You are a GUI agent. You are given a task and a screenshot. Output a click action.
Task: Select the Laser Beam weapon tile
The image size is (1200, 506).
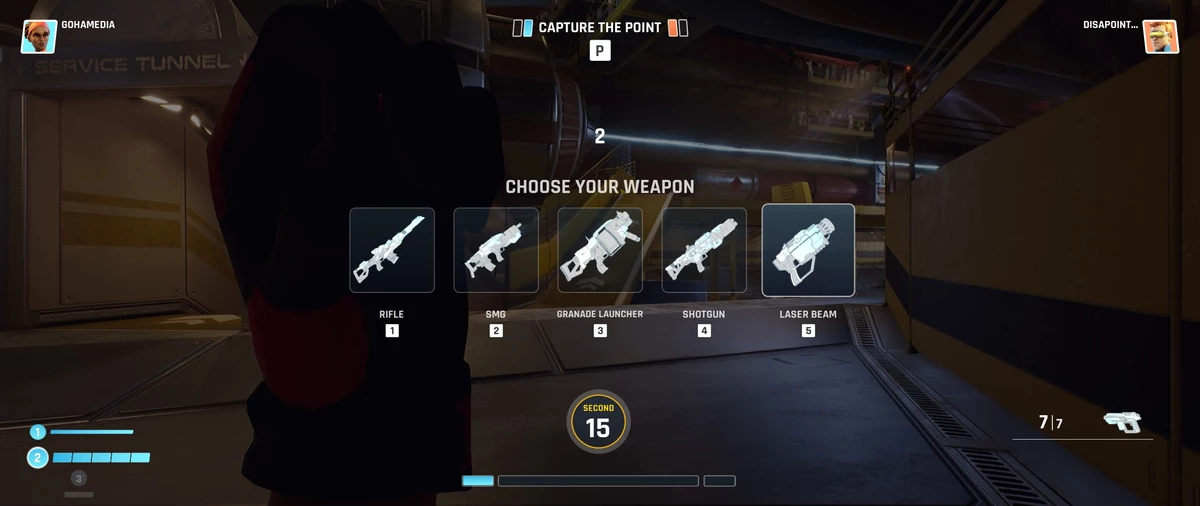click(x=808, y=250)
